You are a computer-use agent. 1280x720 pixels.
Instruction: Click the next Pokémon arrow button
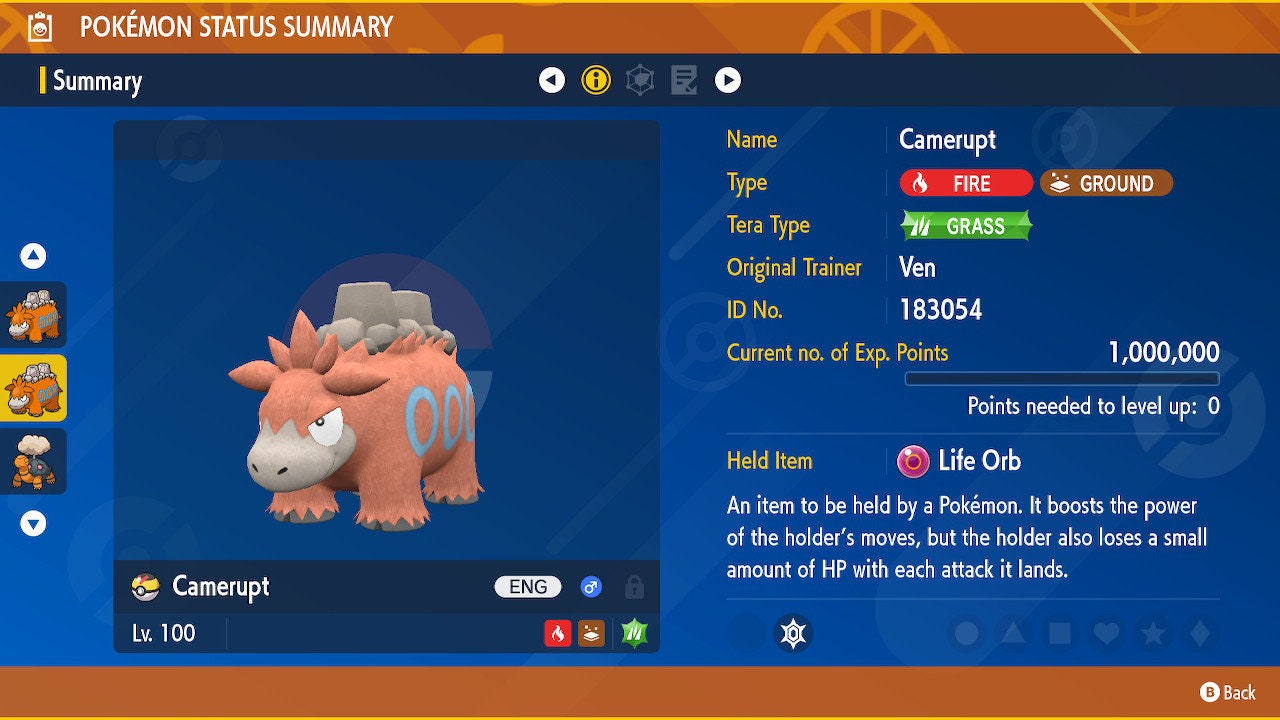coord(729,80)
